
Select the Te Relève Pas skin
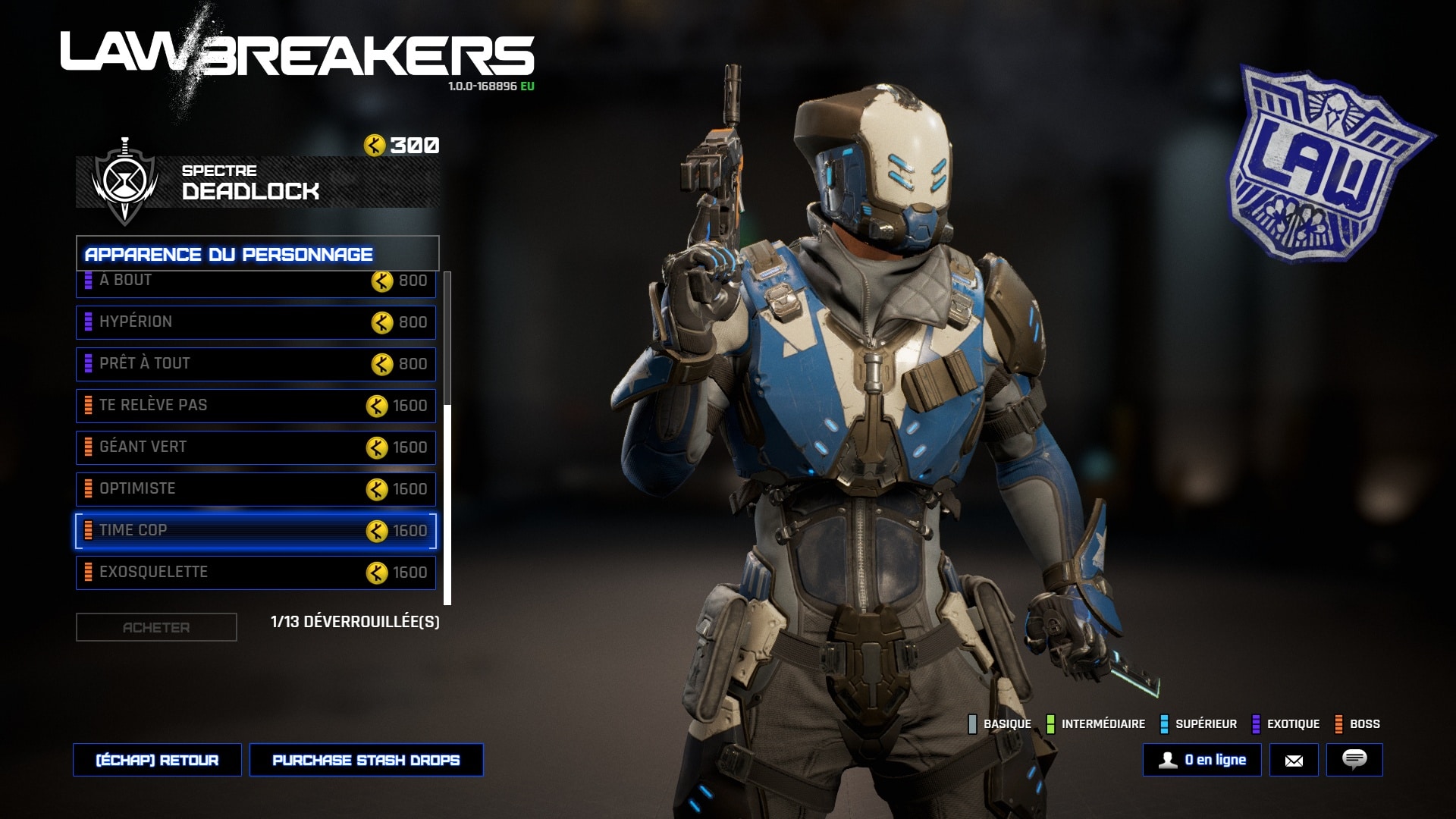tap(256, 406)
